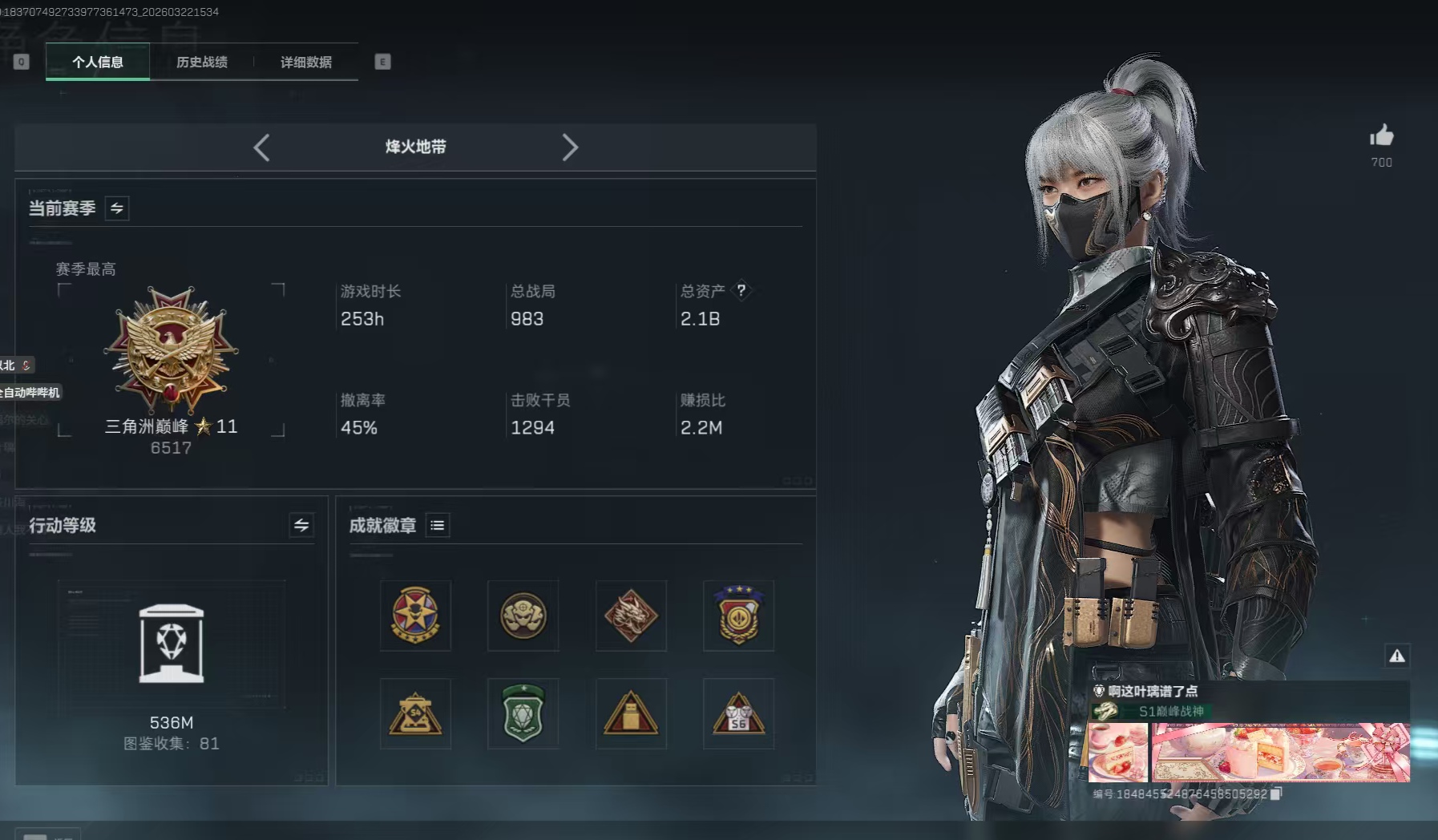Viewport: 1438px width, 840px height.
Task: Select the 个人信息 tab
Action: point(98,62)
